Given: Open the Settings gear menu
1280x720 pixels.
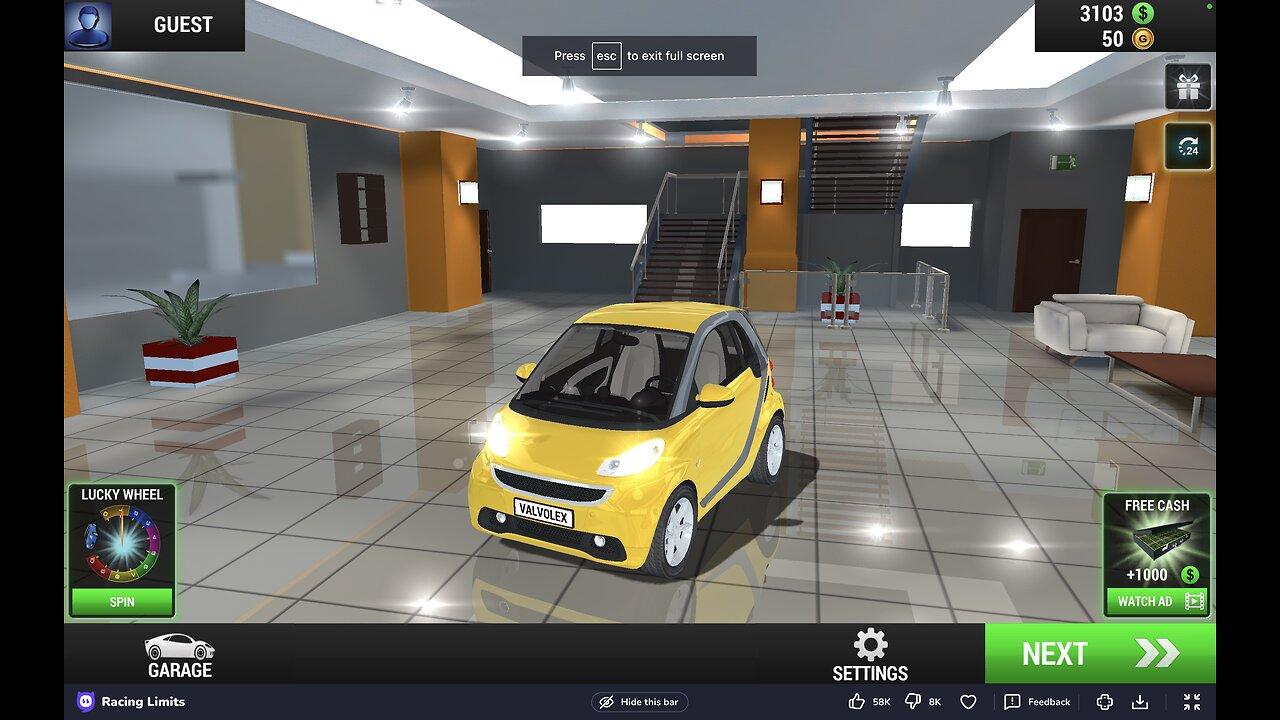Looking at the screenshot, I should 870,656.
